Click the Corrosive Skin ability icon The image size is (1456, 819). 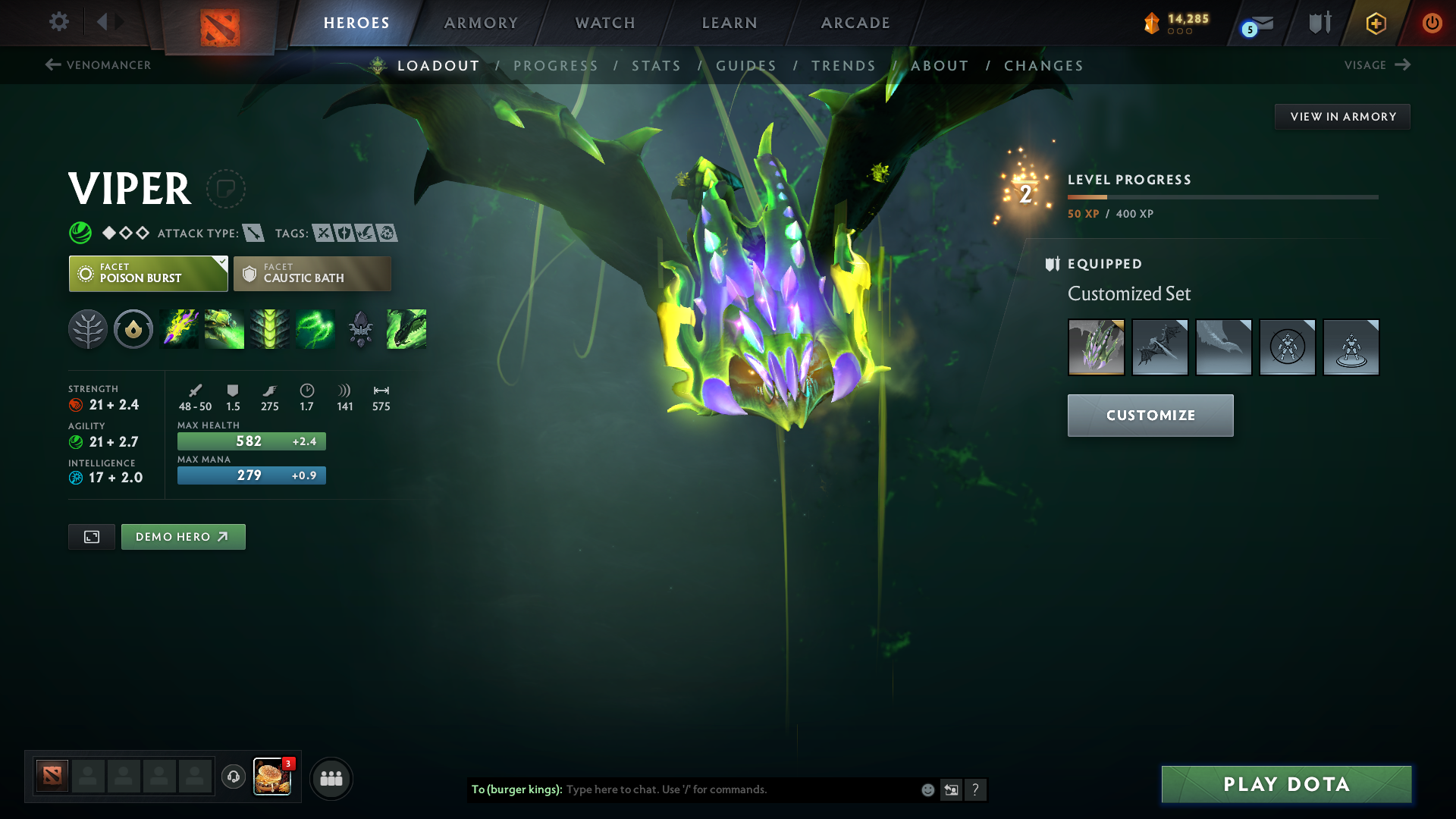point(270,328)
